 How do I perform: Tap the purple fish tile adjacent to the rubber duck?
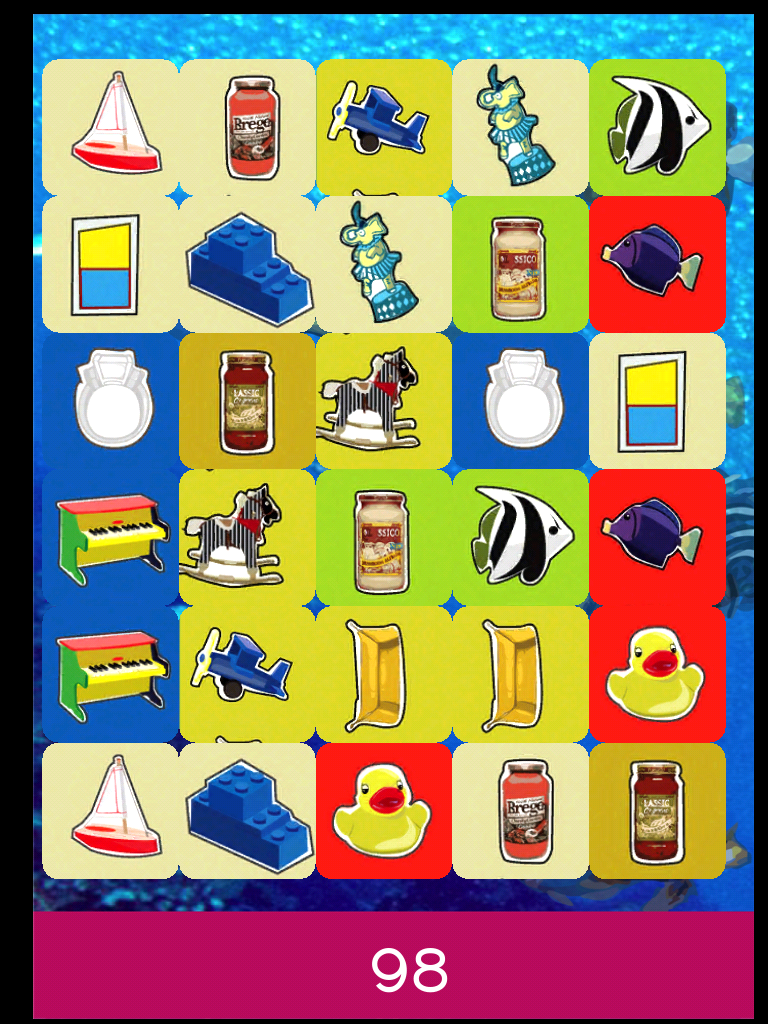pyautogui.click(x=657, y=537)
